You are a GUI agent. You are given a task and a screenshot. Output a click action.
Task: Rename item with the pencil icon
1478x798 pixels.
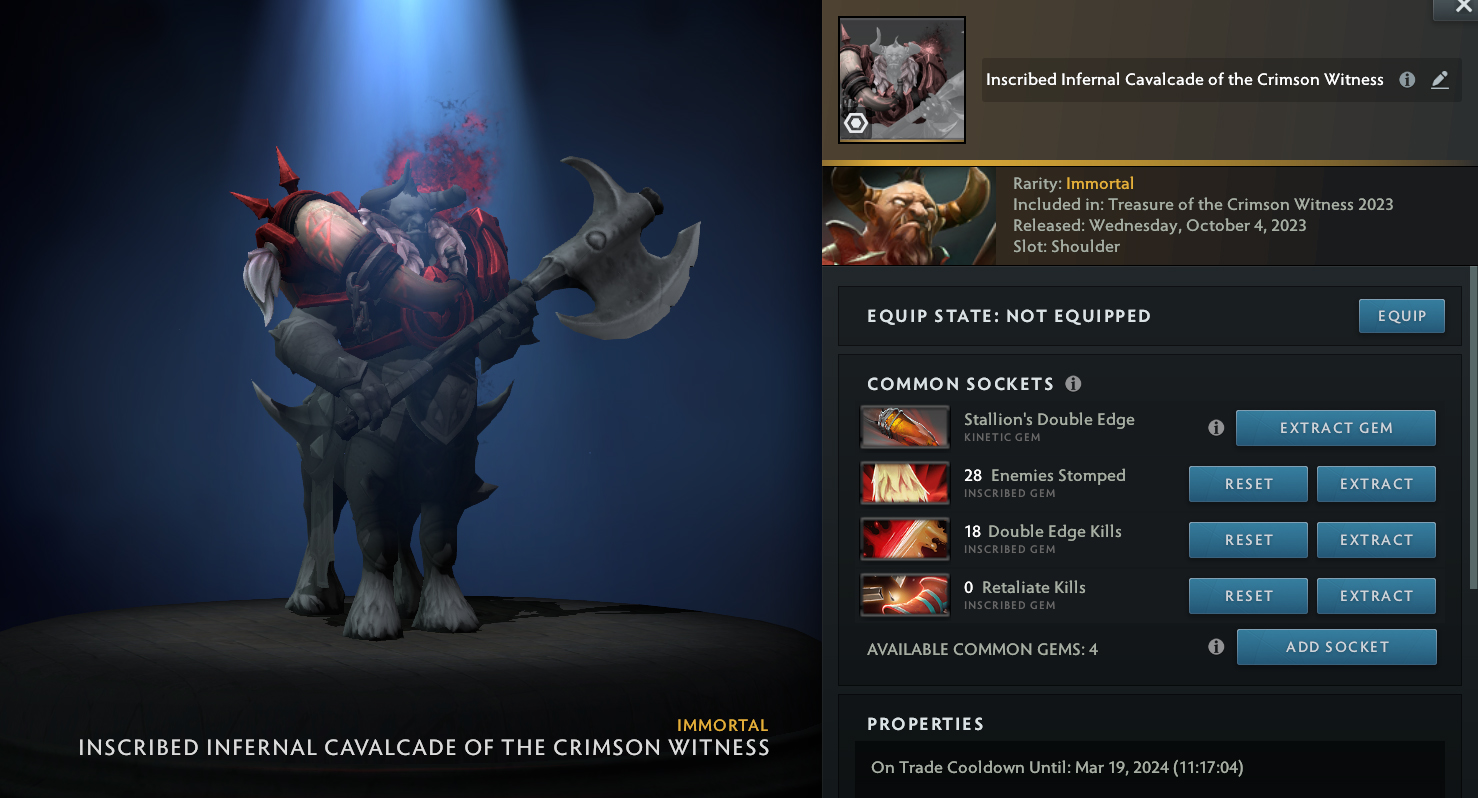[1440, 80]
